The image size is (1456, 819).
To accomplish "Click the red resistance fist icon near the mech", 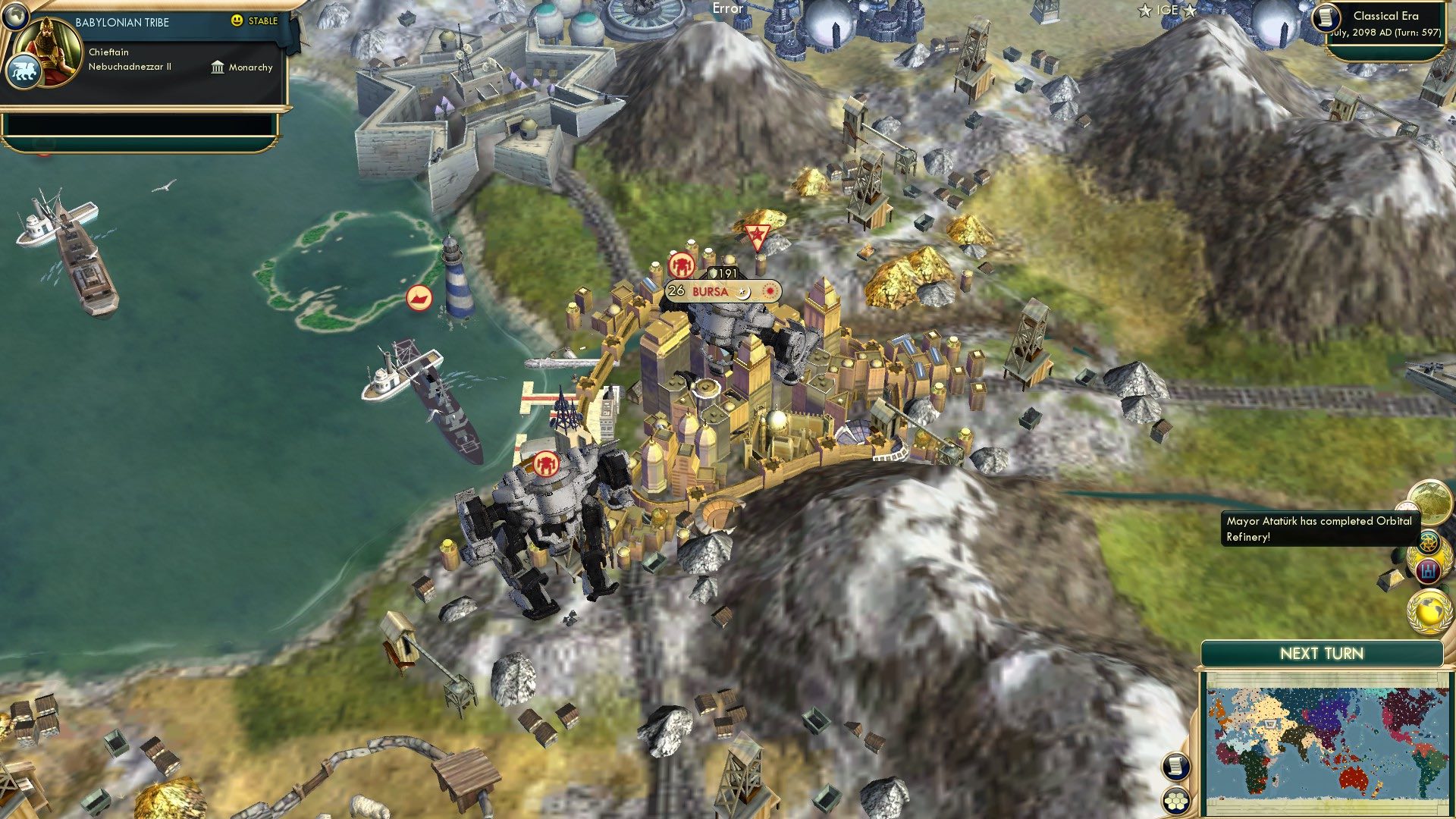I will pos(546,466).
